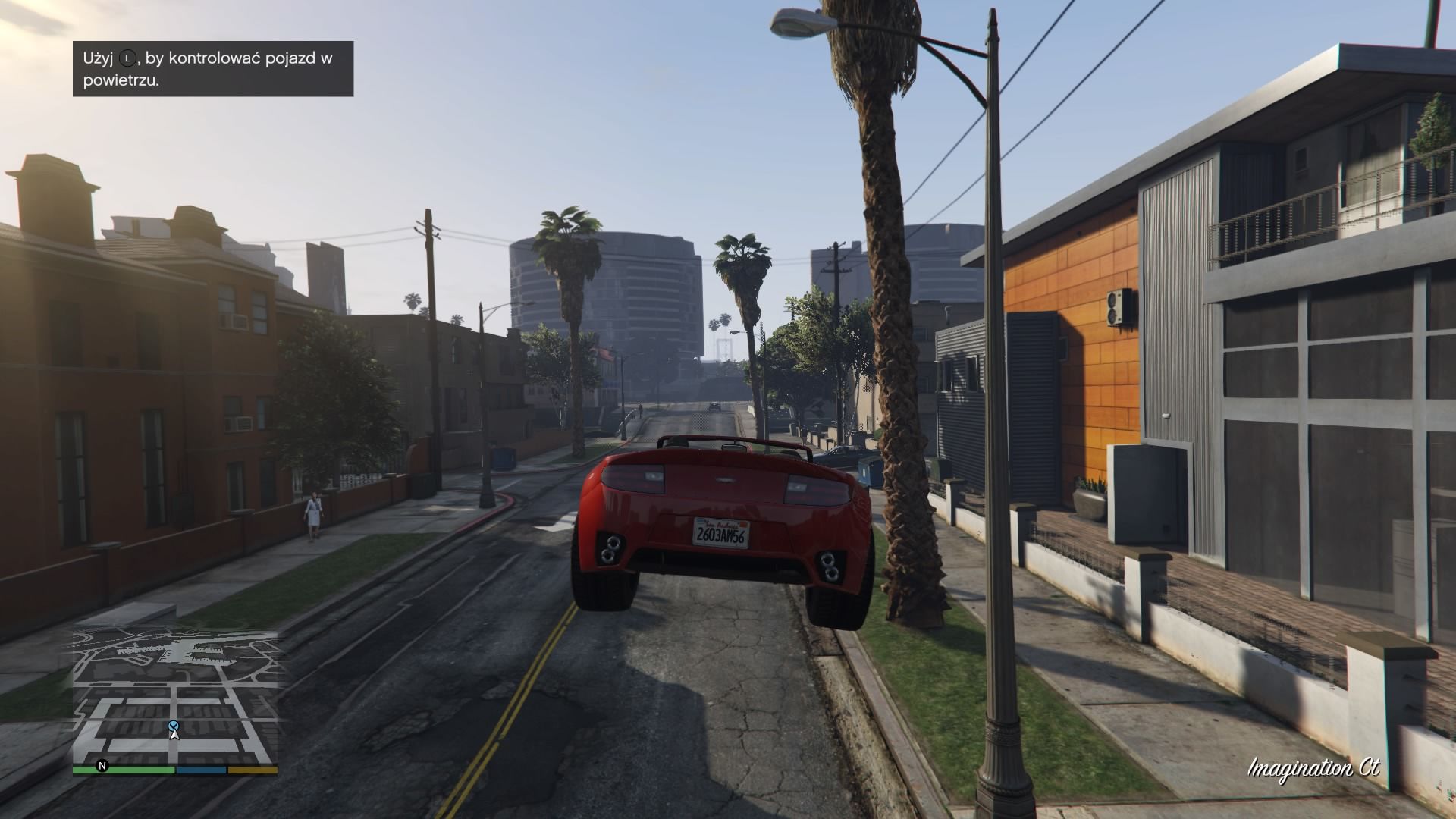Select the player arrow on the minimap
Viewport: 1456px width, 819px height.
(x=174, y=733)
